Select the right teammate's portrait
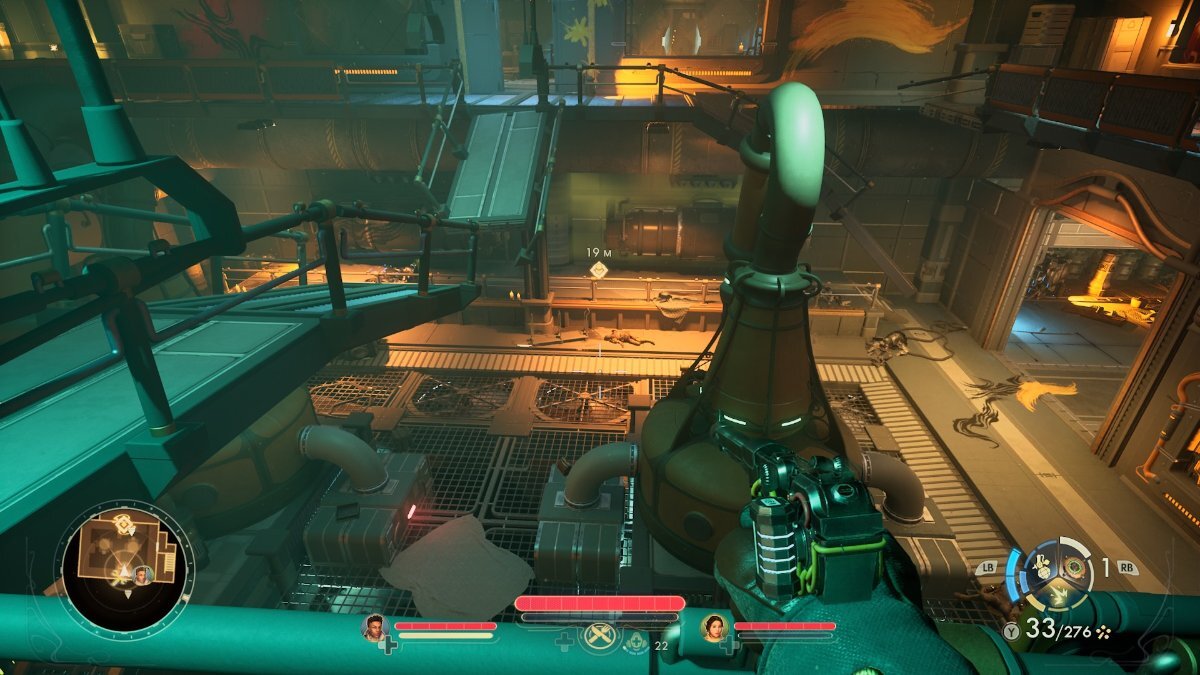 (715, 627)
